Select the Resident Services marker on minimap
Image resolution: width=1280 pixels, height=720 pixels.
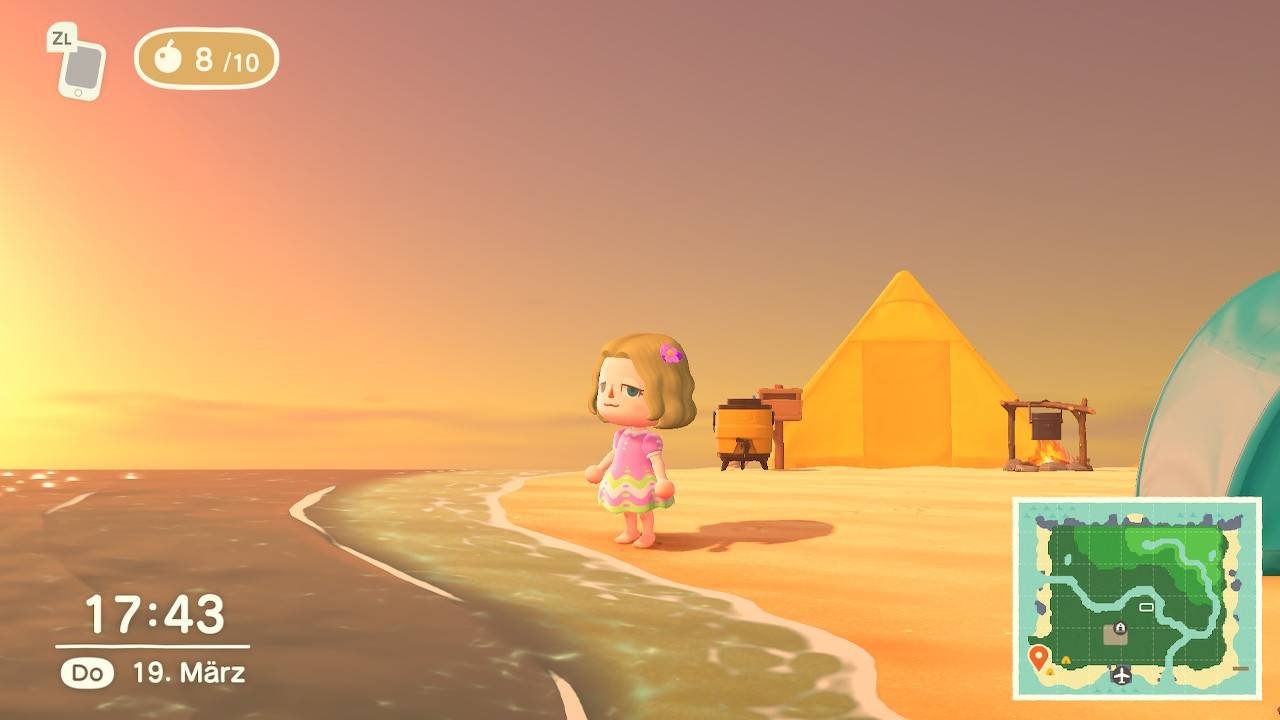[1118, 630]
